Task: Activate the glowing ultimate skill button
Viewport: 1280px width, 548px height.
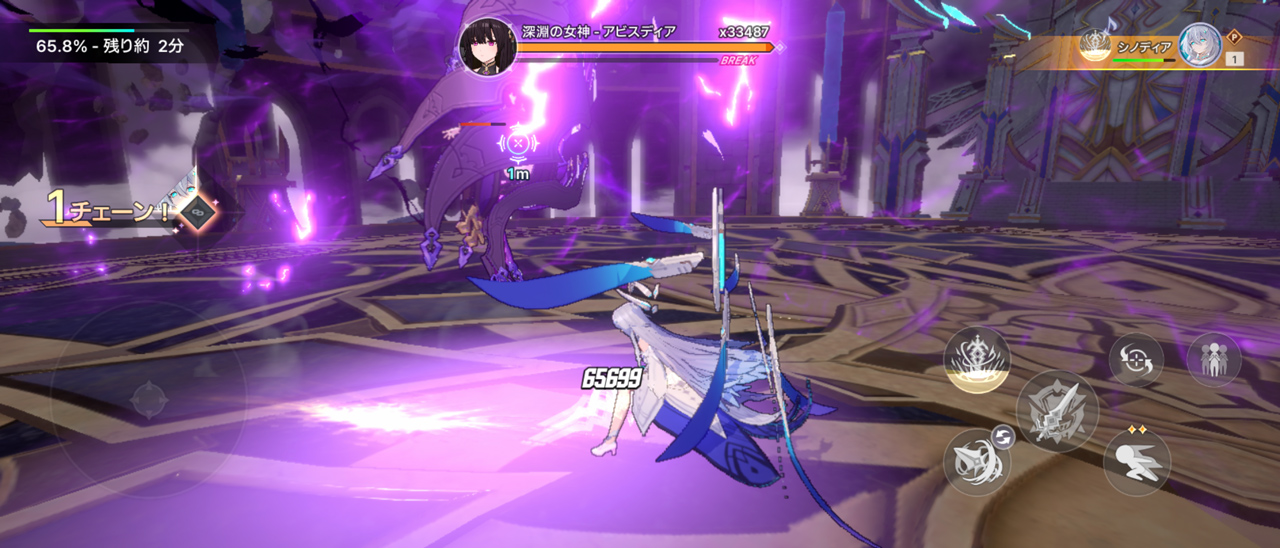Action: tap(977, 359)
